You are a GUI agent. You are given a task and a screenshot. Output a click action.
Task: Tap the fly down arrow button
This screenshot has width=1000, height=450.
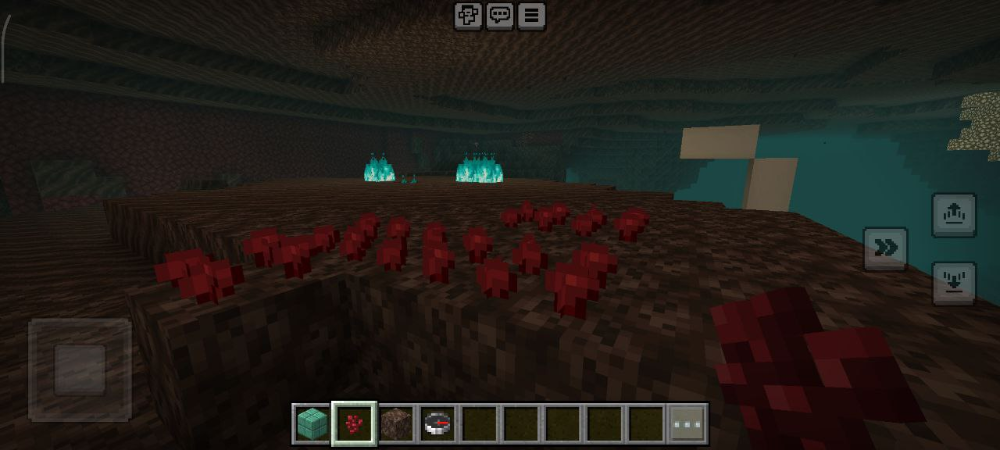click(952, 283)
